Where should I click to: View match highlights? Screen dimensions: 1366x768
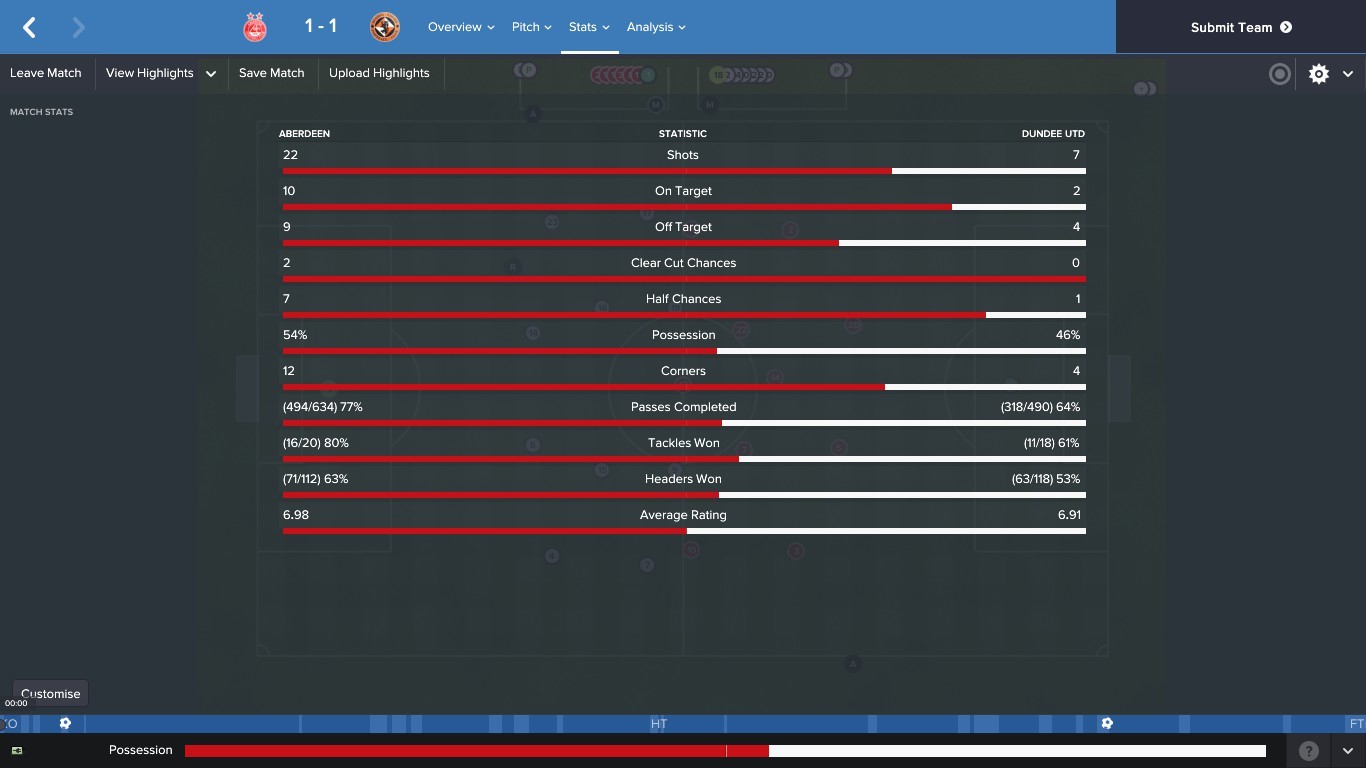click(149, 73)
